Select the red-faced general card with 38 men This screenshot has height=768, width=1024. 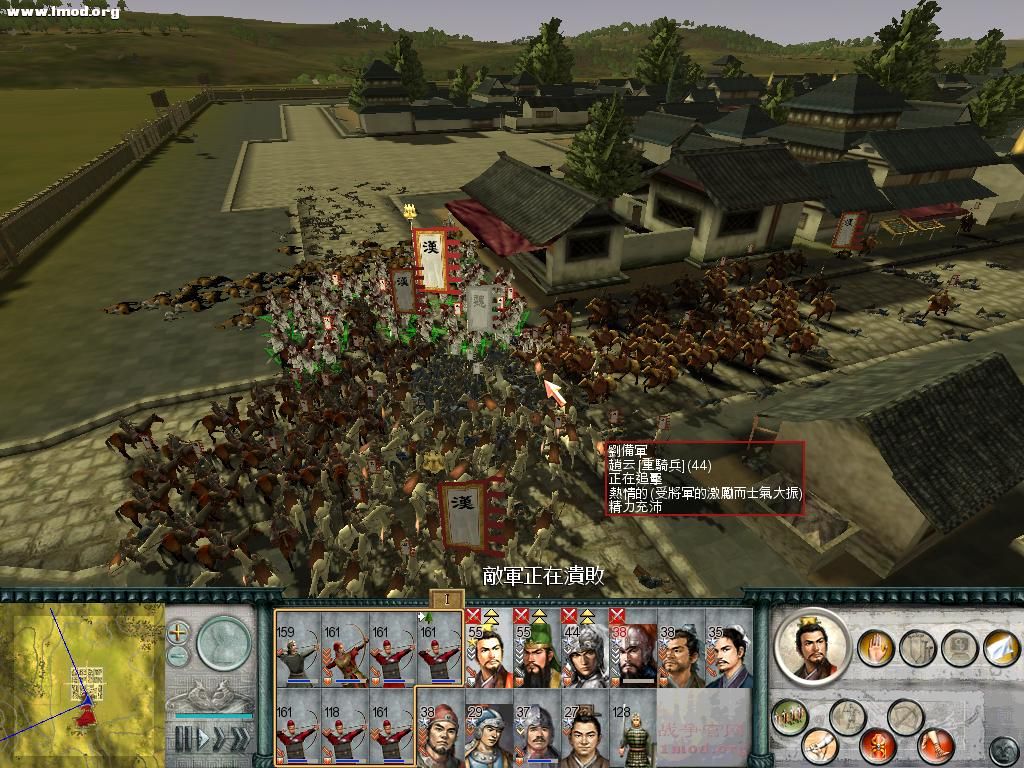pyautogui.click(x=632, y=652)
